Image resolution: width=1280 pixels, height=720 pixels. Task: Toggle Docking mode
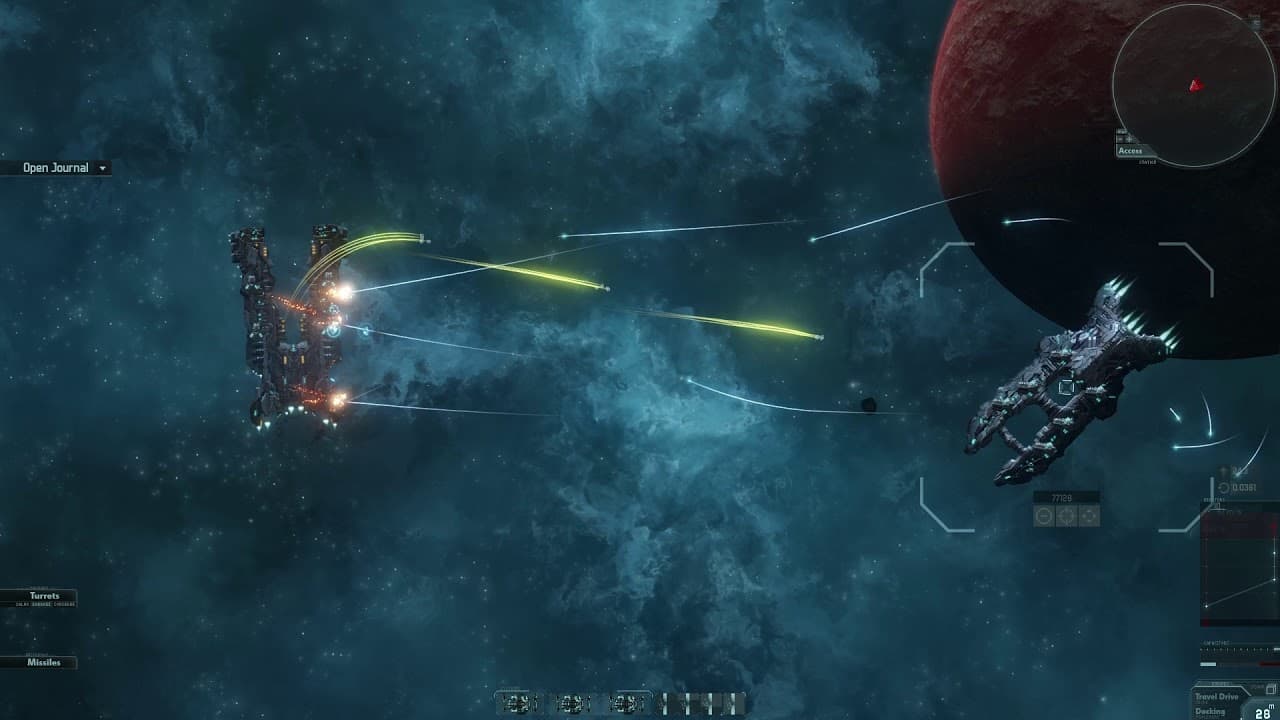point(1208,712)
